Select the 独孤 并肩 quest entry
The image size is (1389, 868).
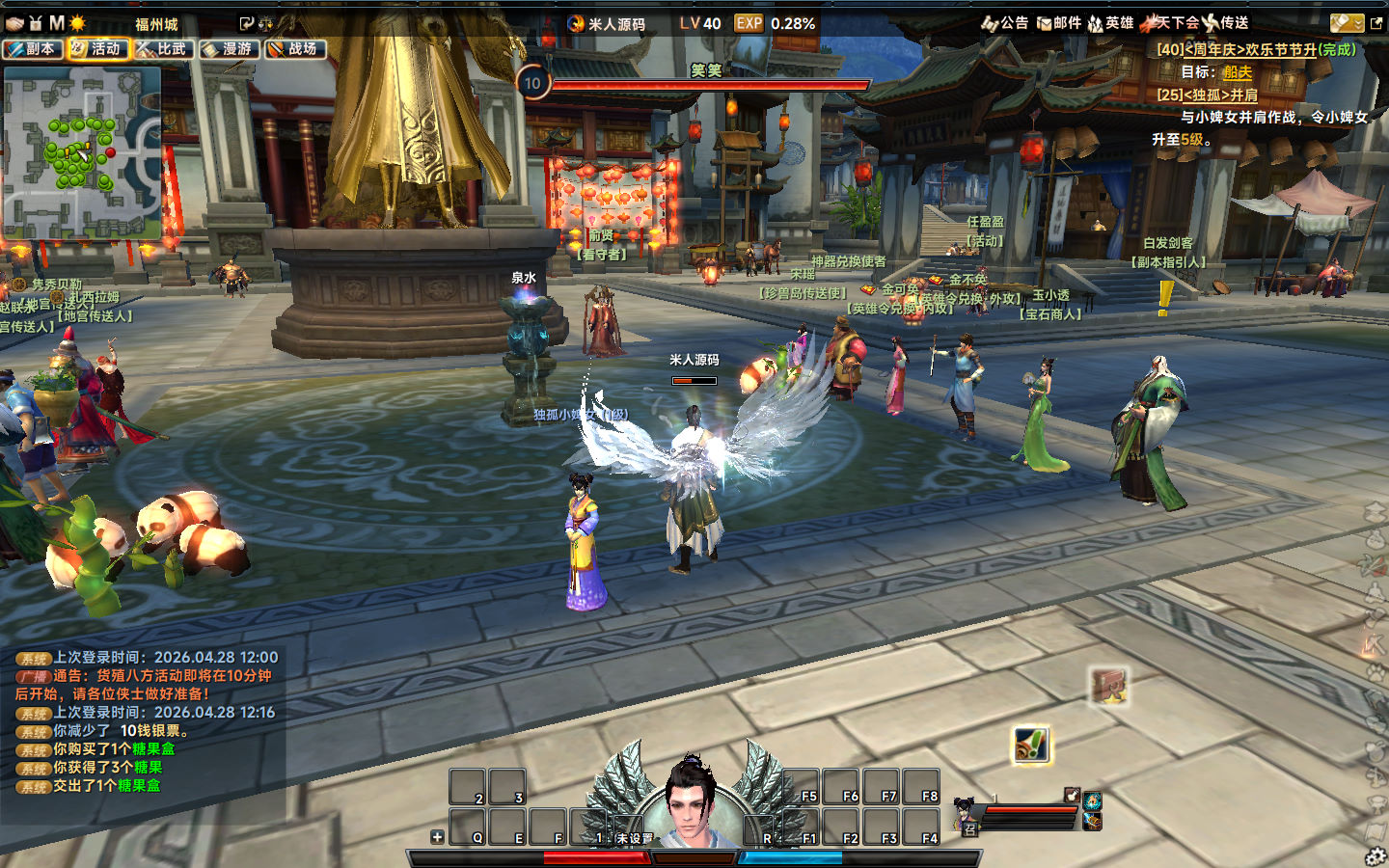pyautogui.click(x=1208, y=95)
